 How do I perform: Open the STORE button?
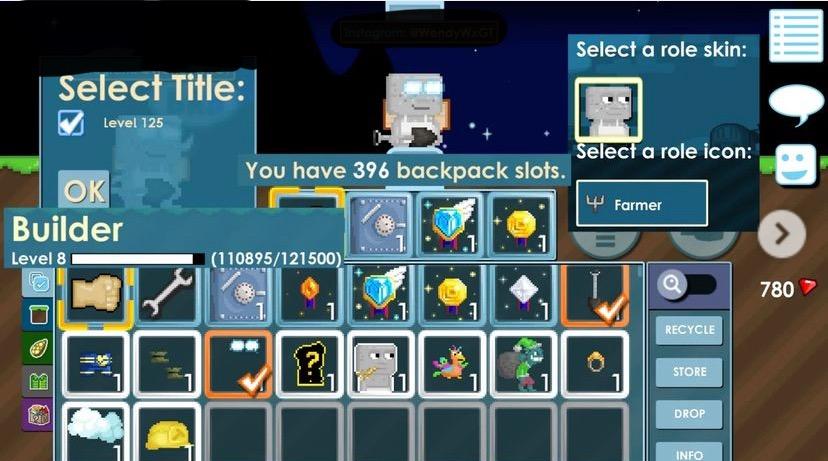[689, 372]
